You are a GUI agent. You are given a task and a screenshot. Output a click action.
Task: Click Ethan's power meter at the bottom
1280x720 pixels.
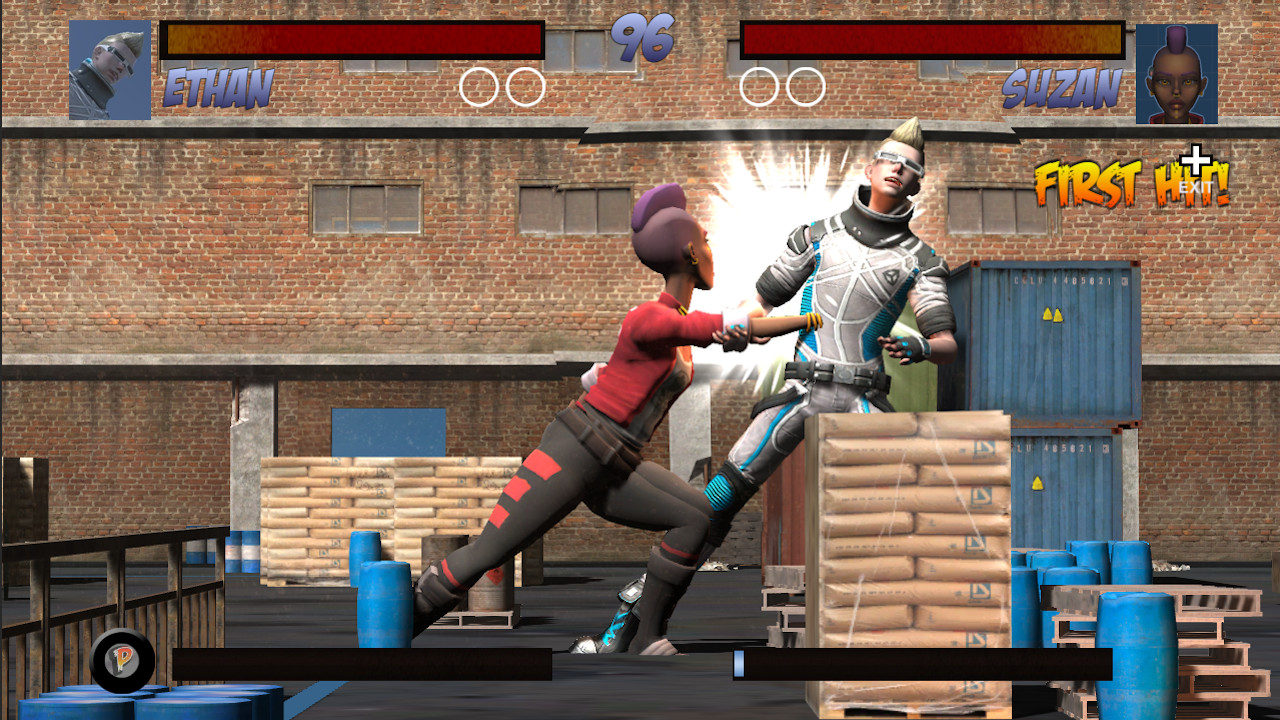tap(360, 663)
